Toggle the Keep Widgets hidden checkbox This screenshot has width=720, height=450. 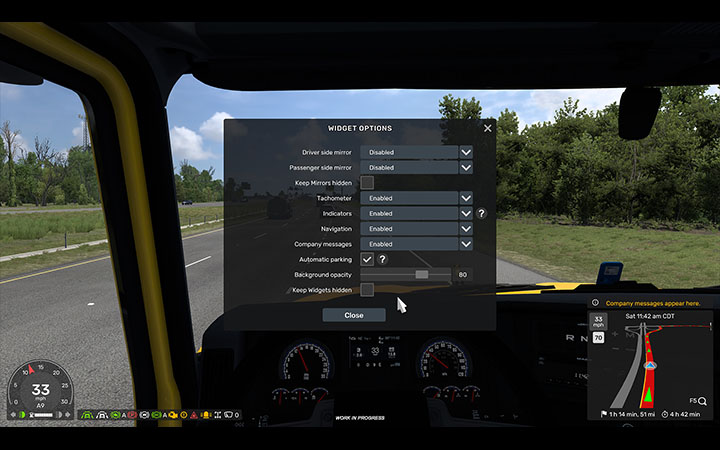coord(367,289)
